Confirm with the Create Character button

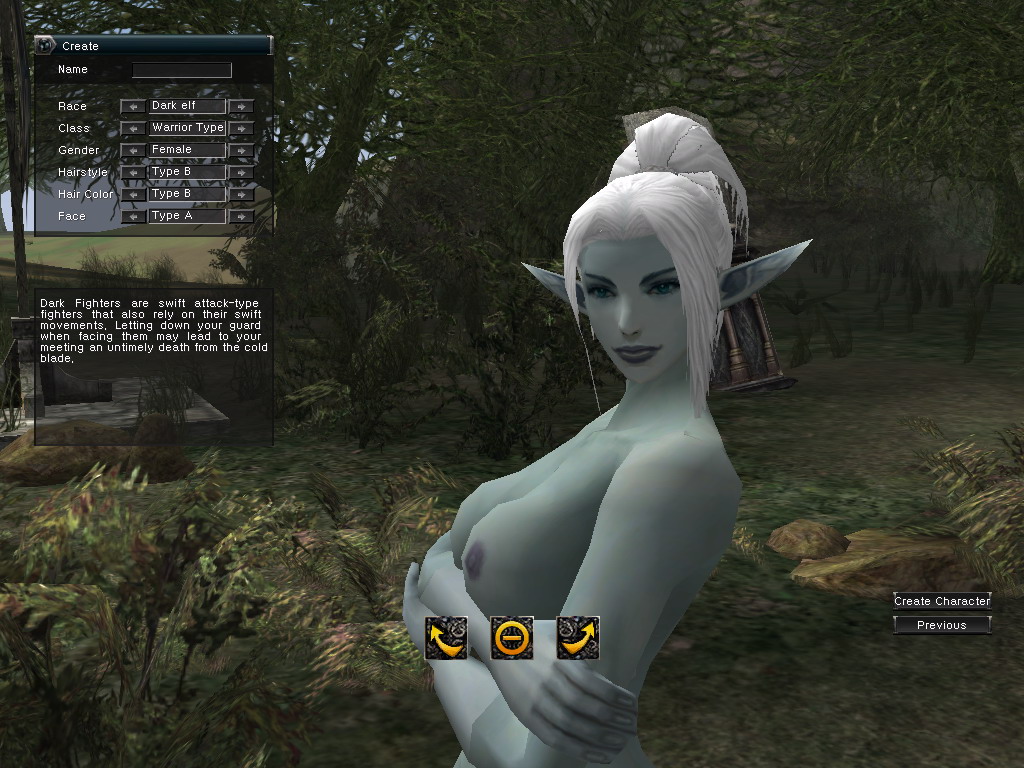(942, 601)
